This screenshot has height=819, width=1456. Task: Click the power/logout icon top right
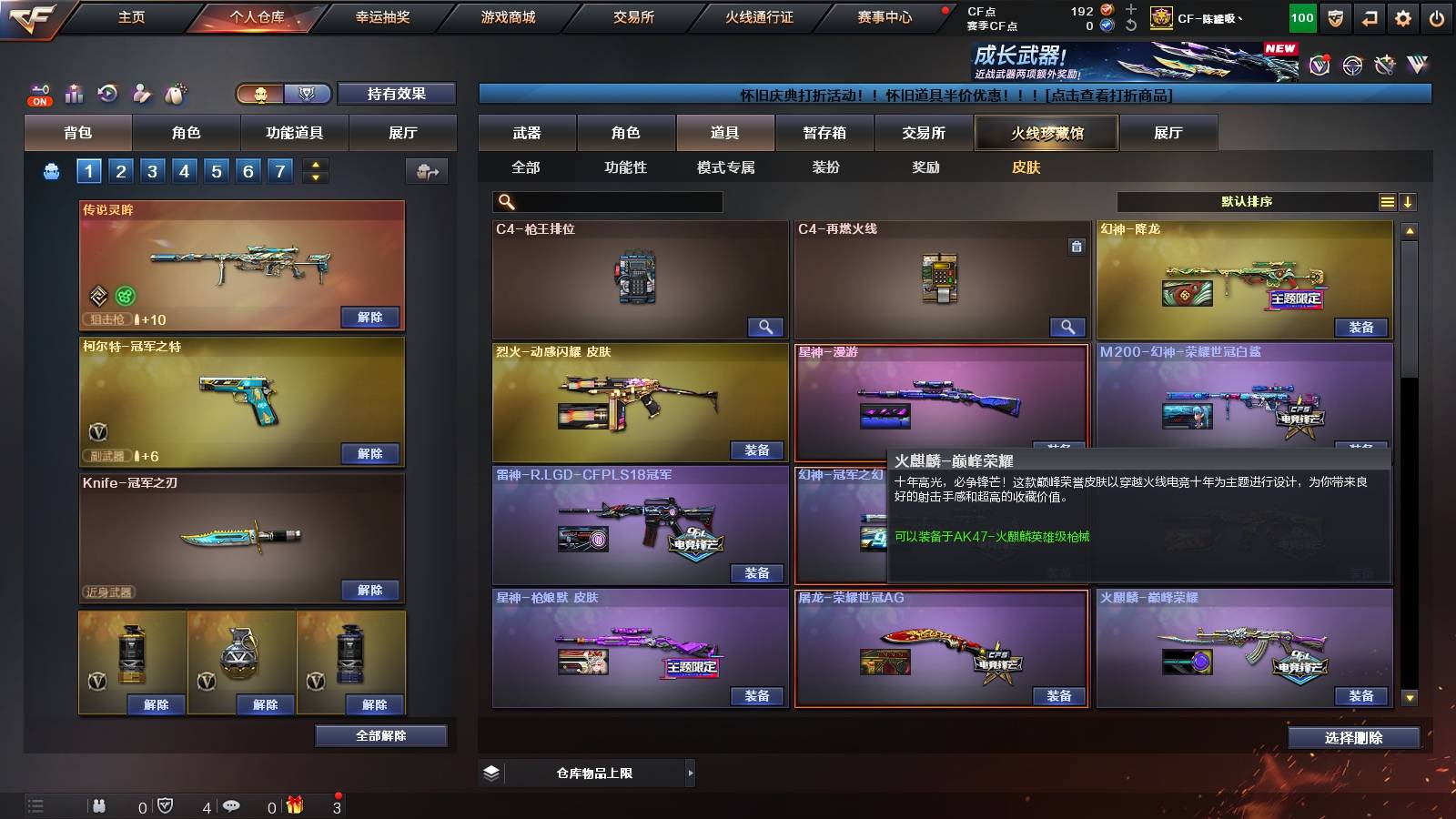click(1436, 17)
